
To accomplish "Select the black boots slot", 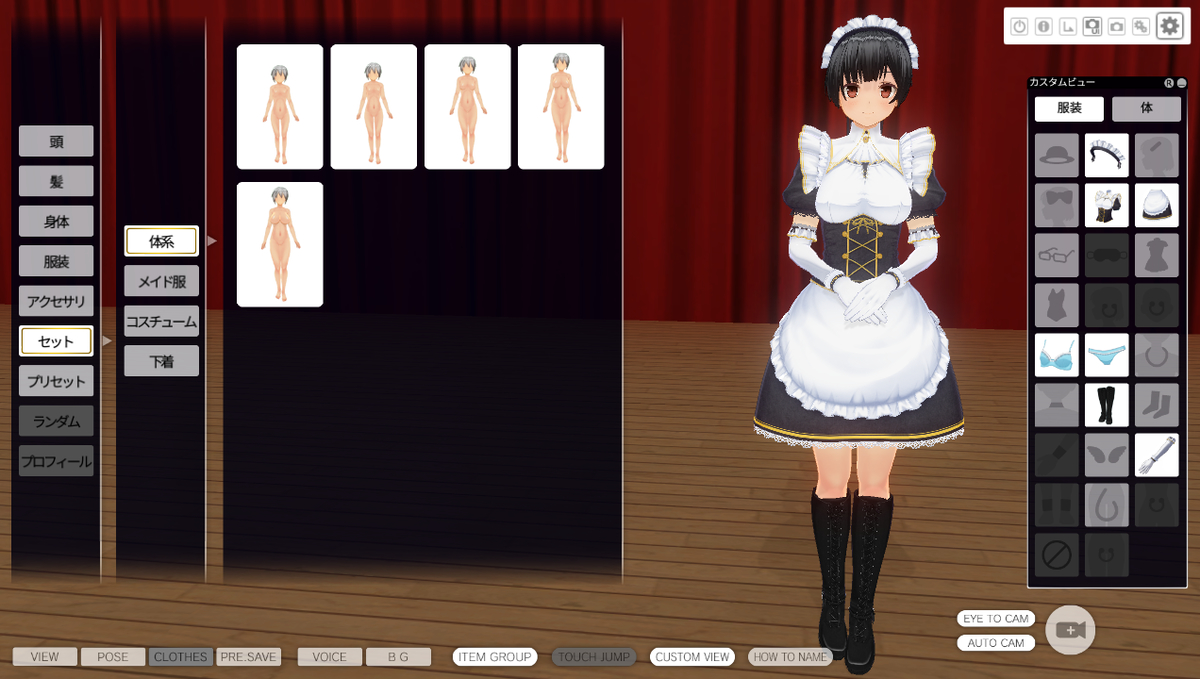I will [x=1106, y=405].
